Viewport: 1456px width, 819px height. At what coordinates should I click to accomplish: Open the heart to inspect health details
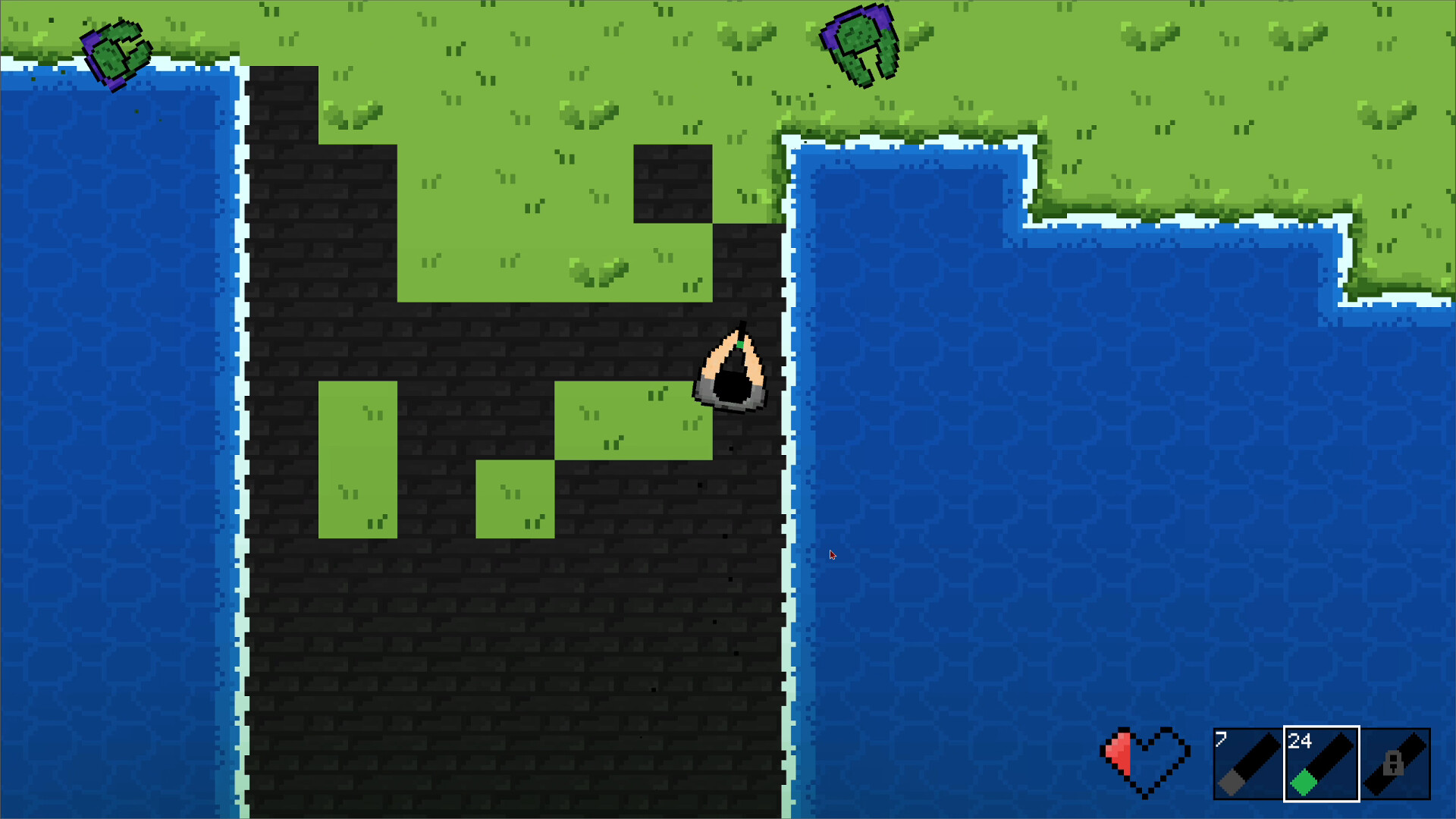click(1145, 762)
